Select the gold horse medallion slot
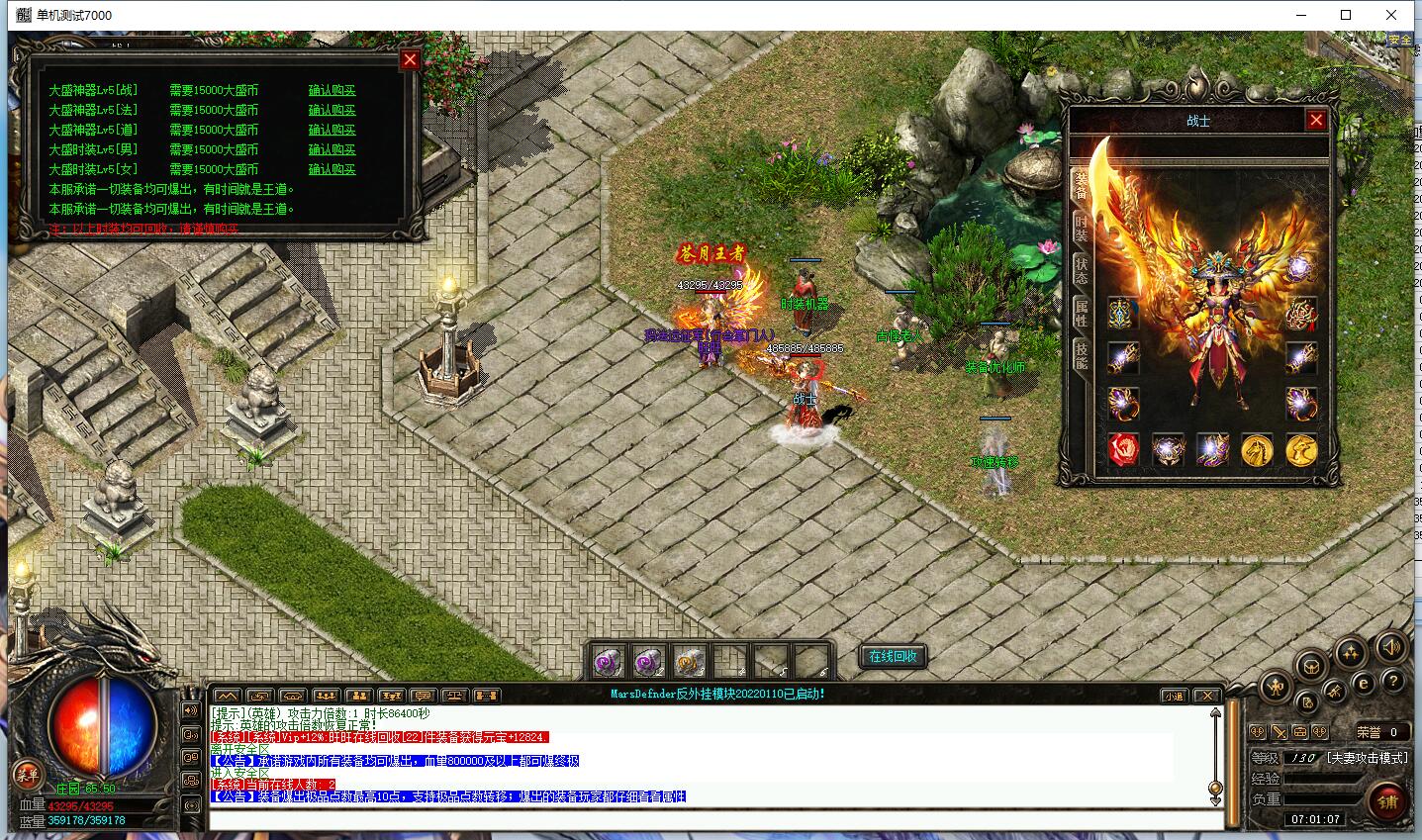 point(1257,449)
